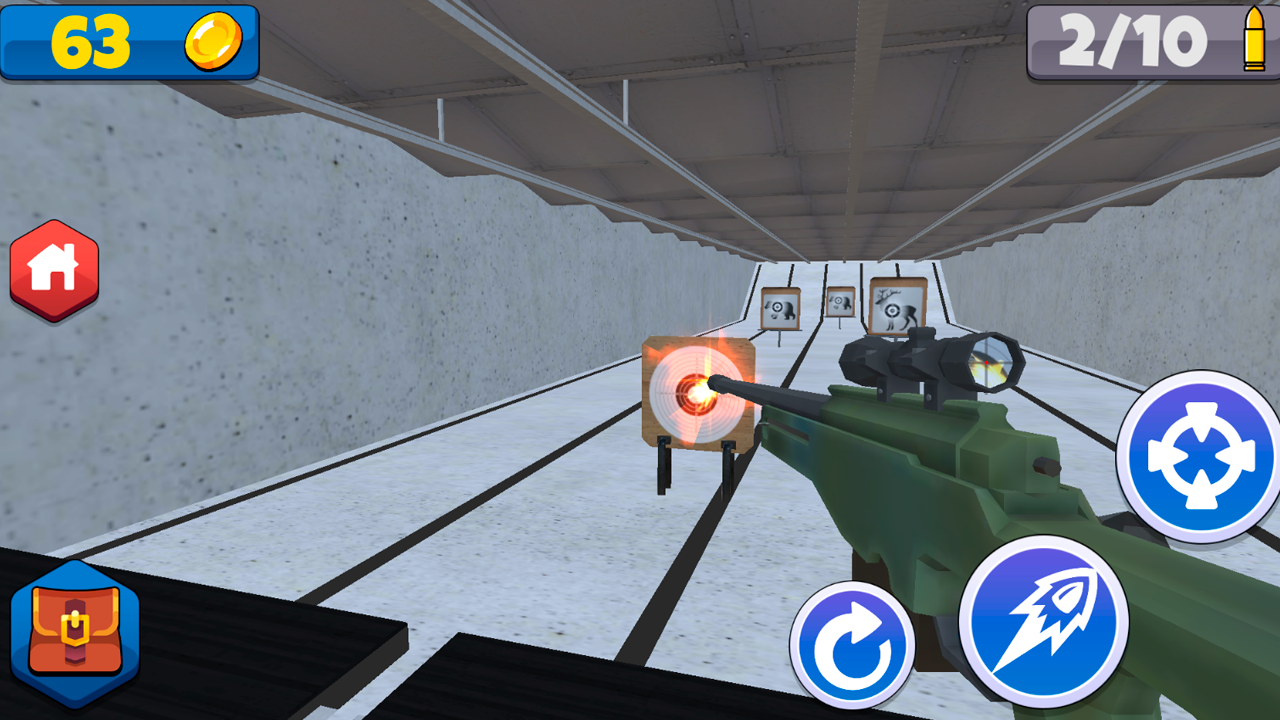Click the middle bear target
Screen dimensions: 1280x720
click(840, 300)
